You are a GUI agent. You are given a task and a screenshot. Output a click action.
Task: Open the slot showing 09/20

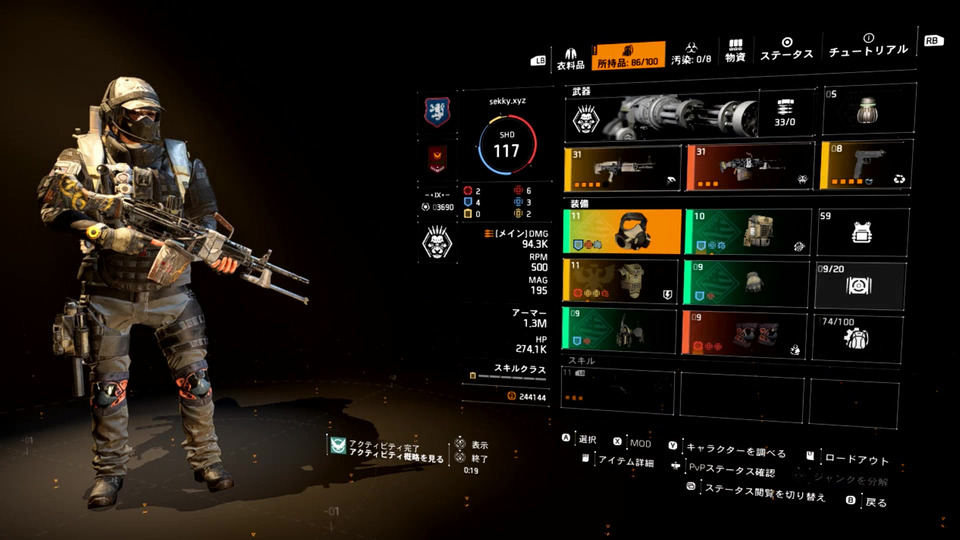(862, 284)
